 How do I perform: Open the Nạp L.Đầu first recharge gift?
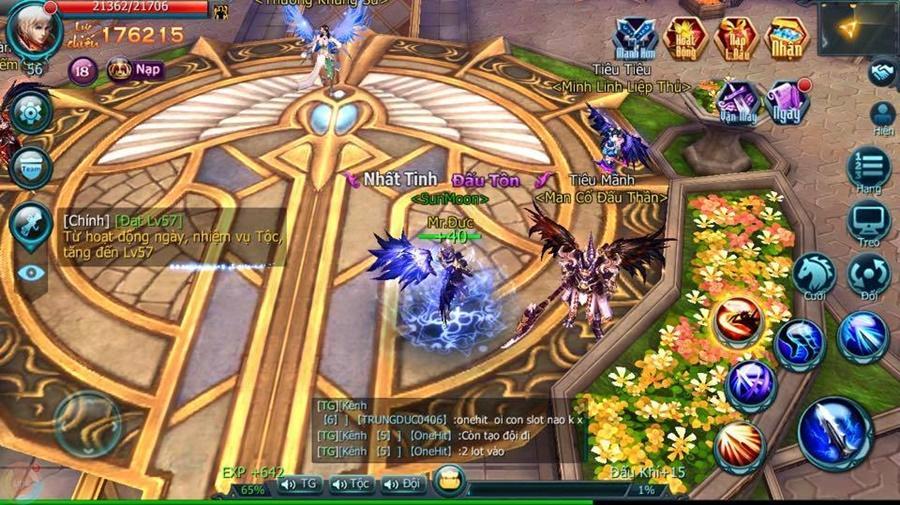tap(738, 39)
